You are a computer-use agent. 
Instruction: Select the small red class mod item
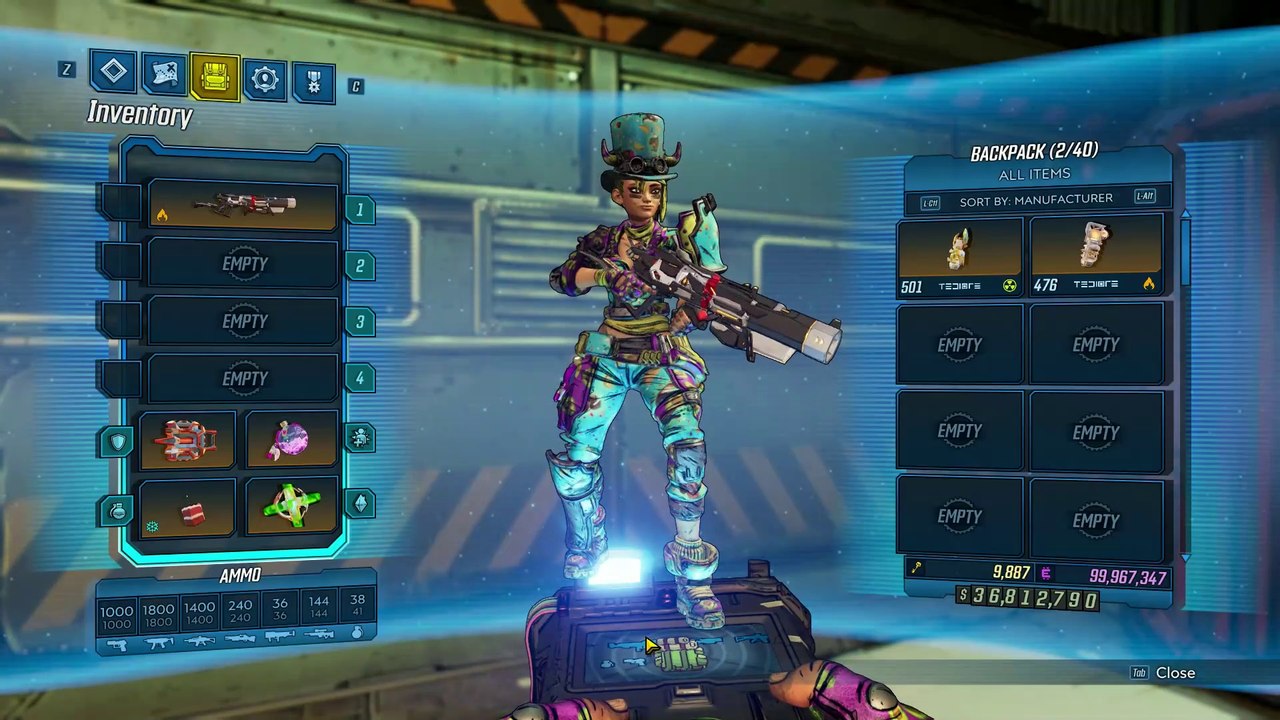pos(187,510)
